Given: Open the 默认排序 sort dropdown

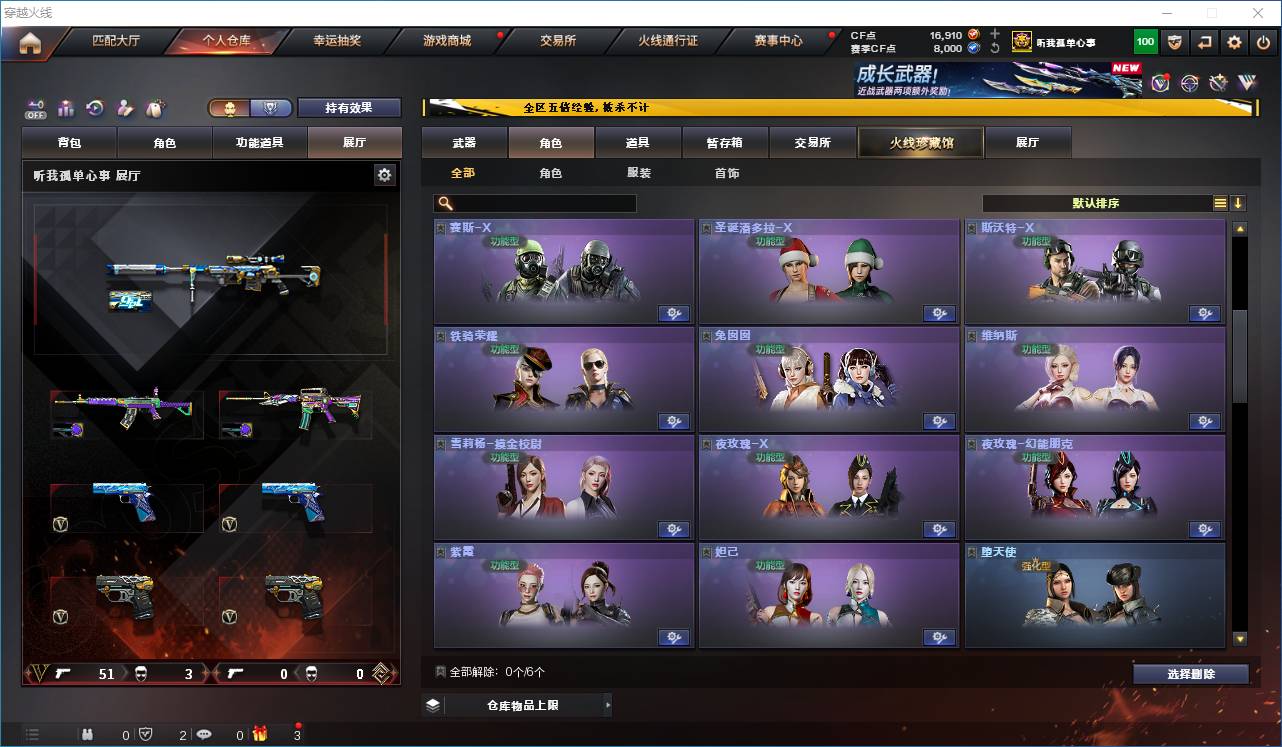Looking at the screenshot, I should [1096, 203].
